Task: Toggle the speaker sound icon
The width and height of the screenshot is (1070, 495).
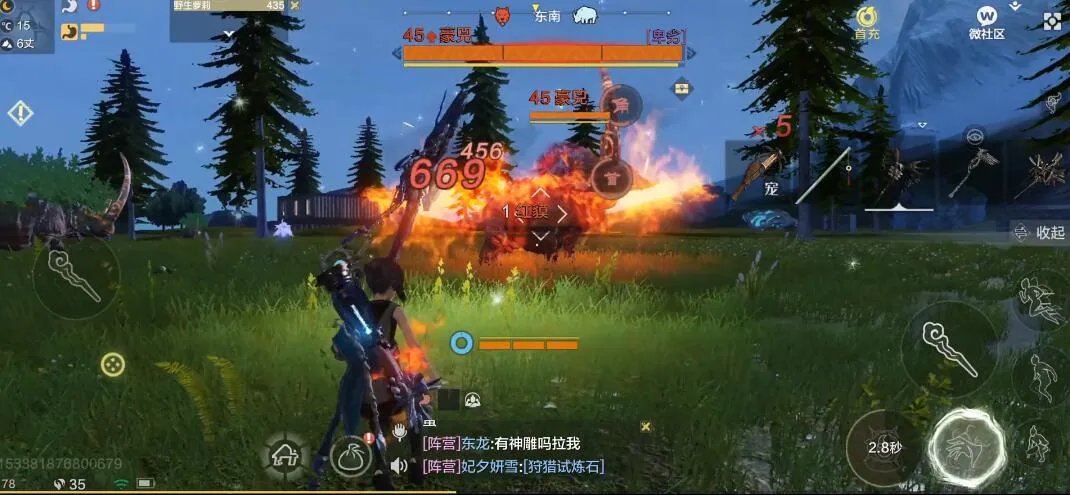Action: click(399, 465)
